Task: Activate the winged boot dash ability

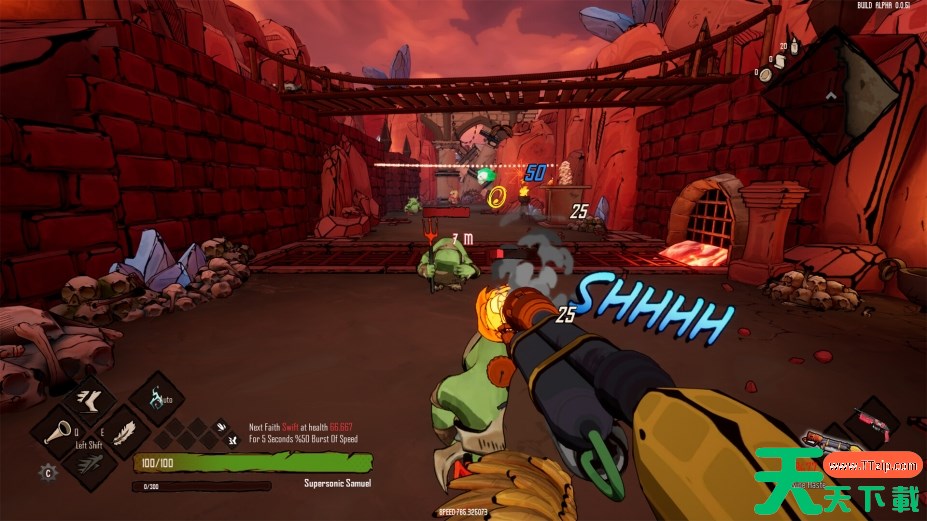Action: click(91, 398)
